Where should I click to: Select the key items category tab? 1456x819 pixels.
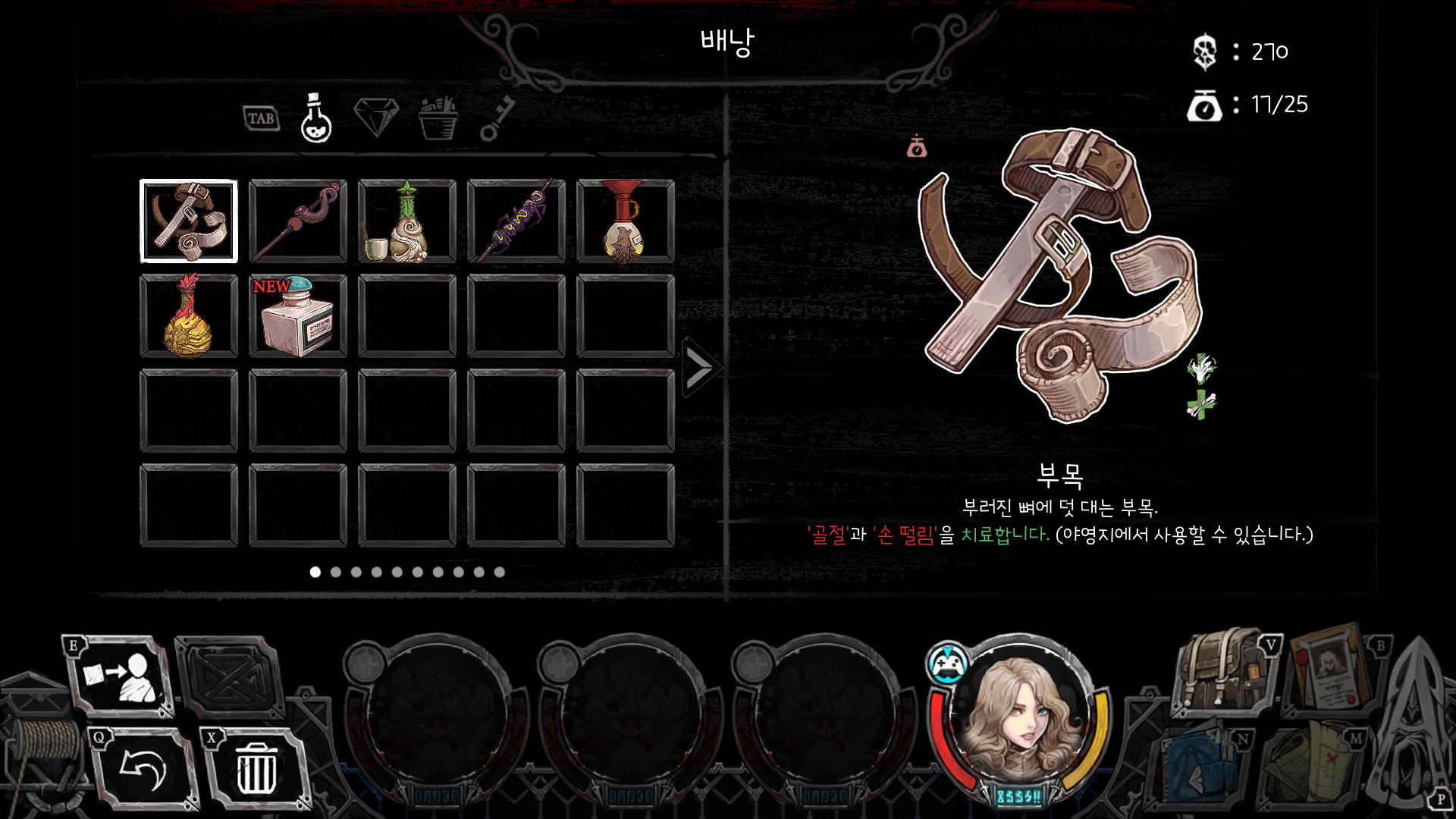[x=497, y=119]
